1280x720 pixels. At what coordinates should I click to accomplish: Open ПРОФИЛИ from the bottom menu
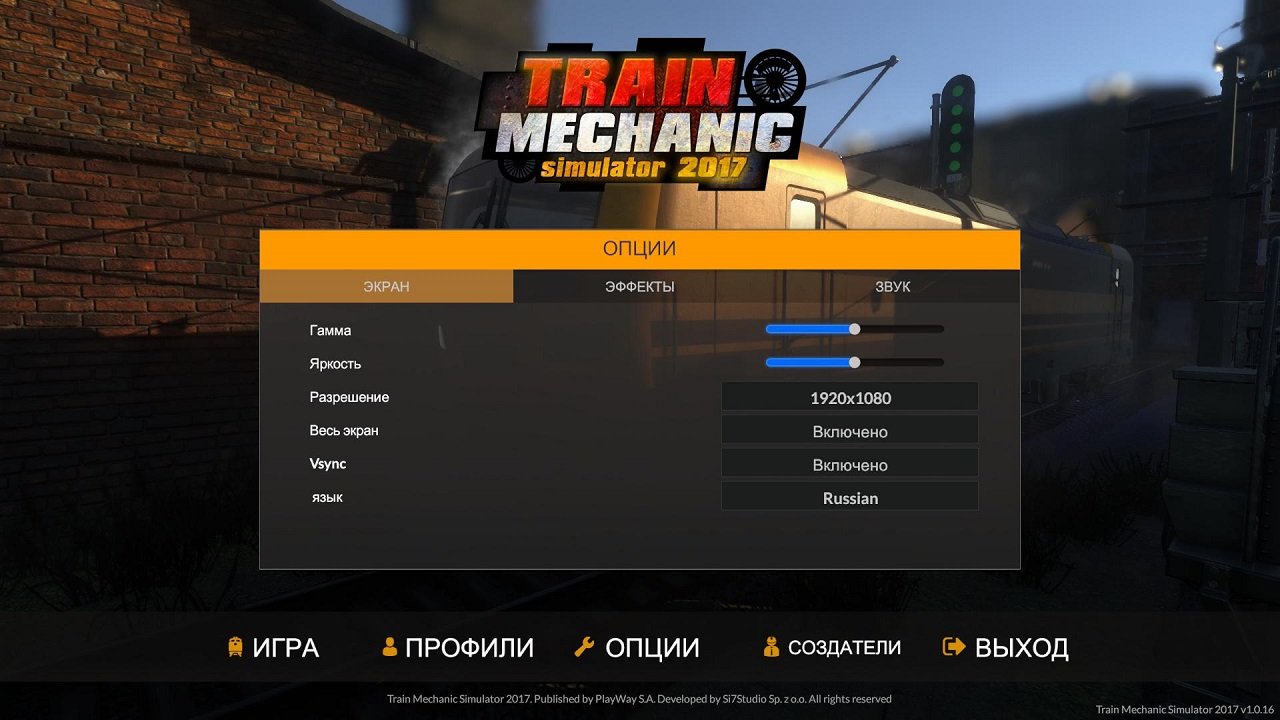pyautogui.click(x=468, y=647)
